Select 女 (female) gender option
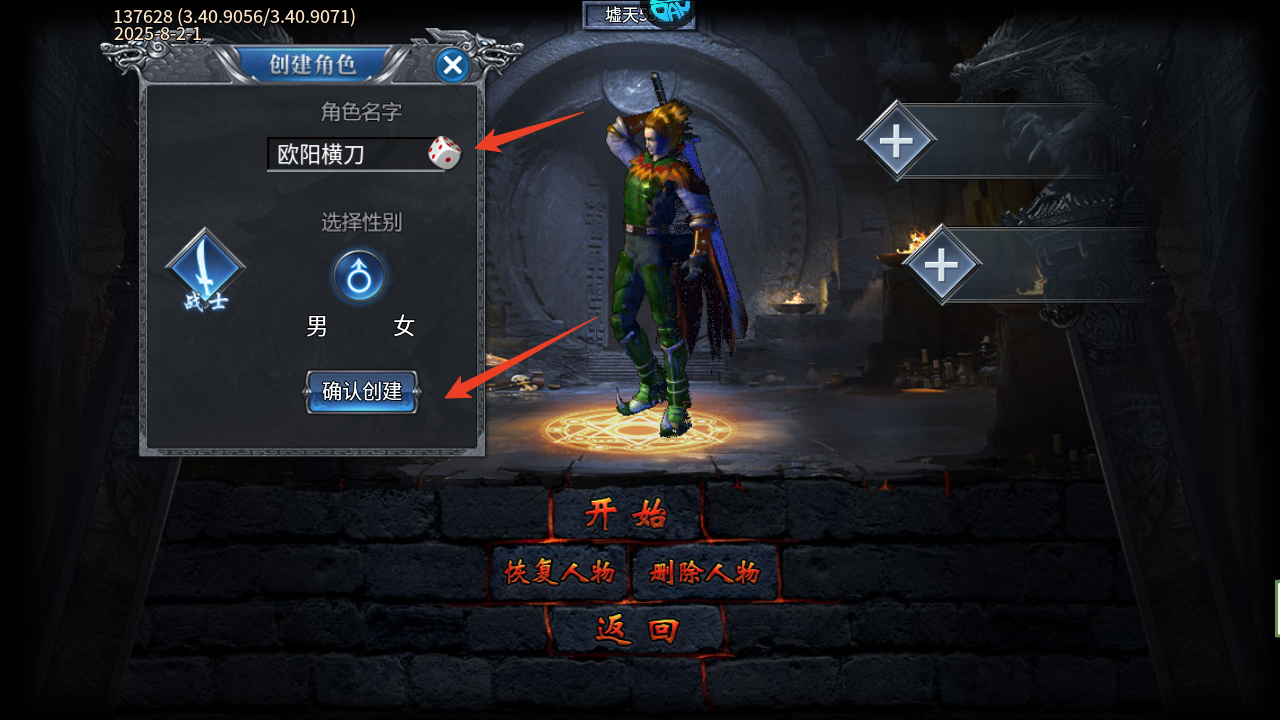The height and width of the screenshot is (720, 1280). [x=404, y=326]
